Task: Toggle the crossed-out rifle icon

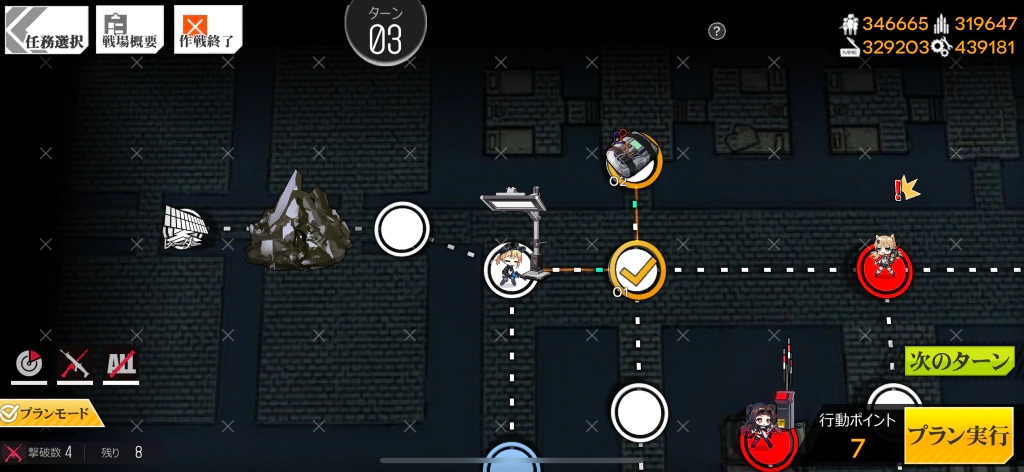Action: pyautogui.click(x=75, y=366)
